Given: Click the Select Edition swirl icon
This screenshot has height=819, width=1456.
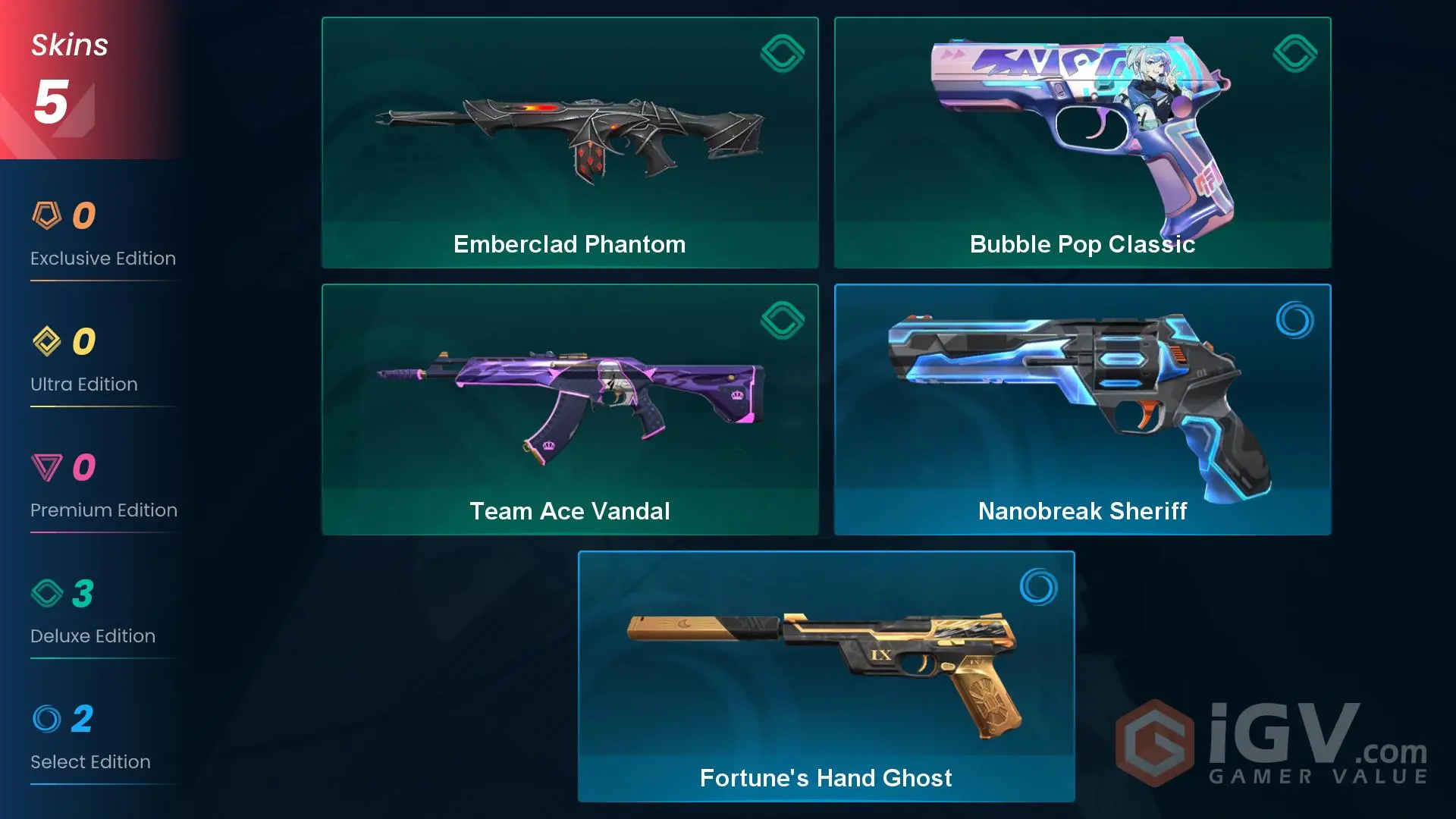Looking at the screenshot, I should [47, 718].
